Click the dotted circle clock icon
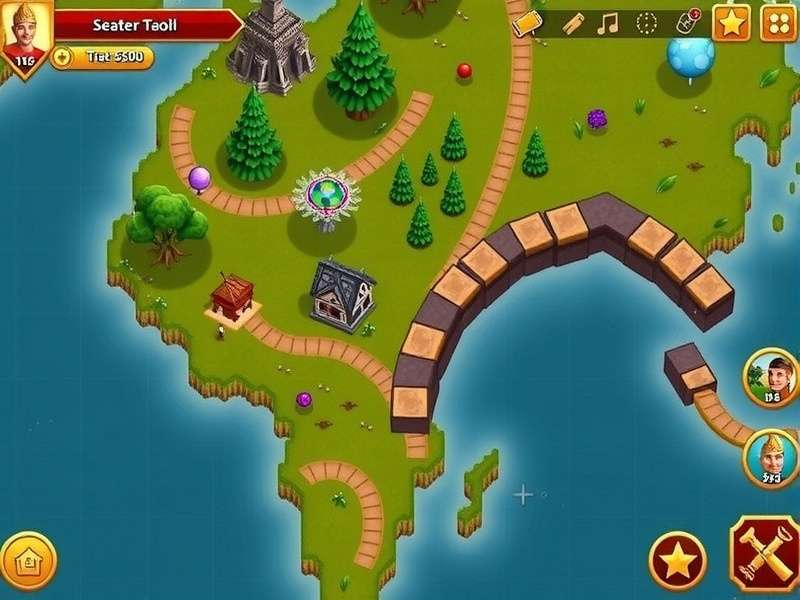Viewport: 800px width, 600px height. (x=647, y=23)
